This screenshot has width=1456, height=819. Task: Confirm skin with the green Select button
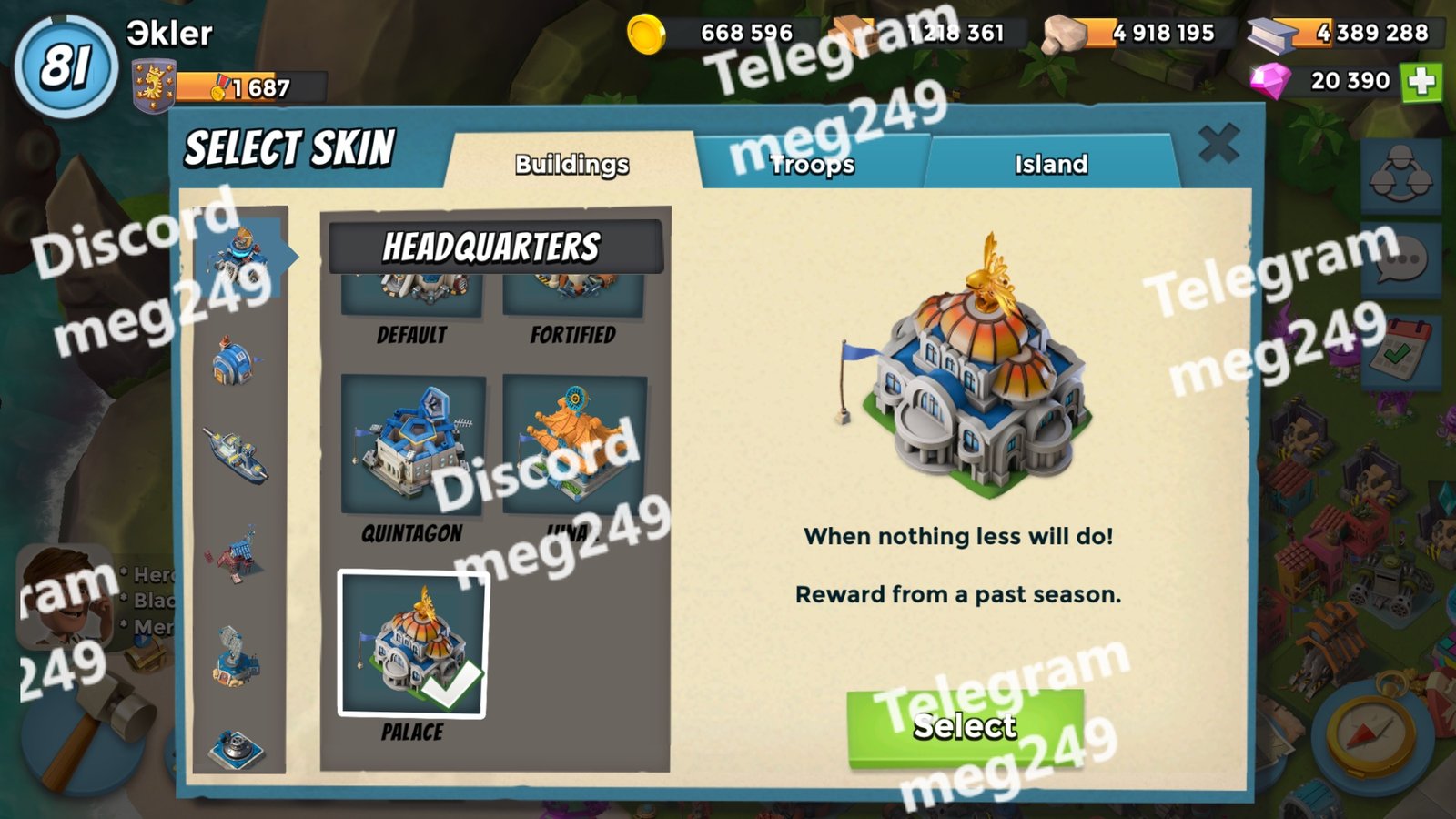(965, 727)
